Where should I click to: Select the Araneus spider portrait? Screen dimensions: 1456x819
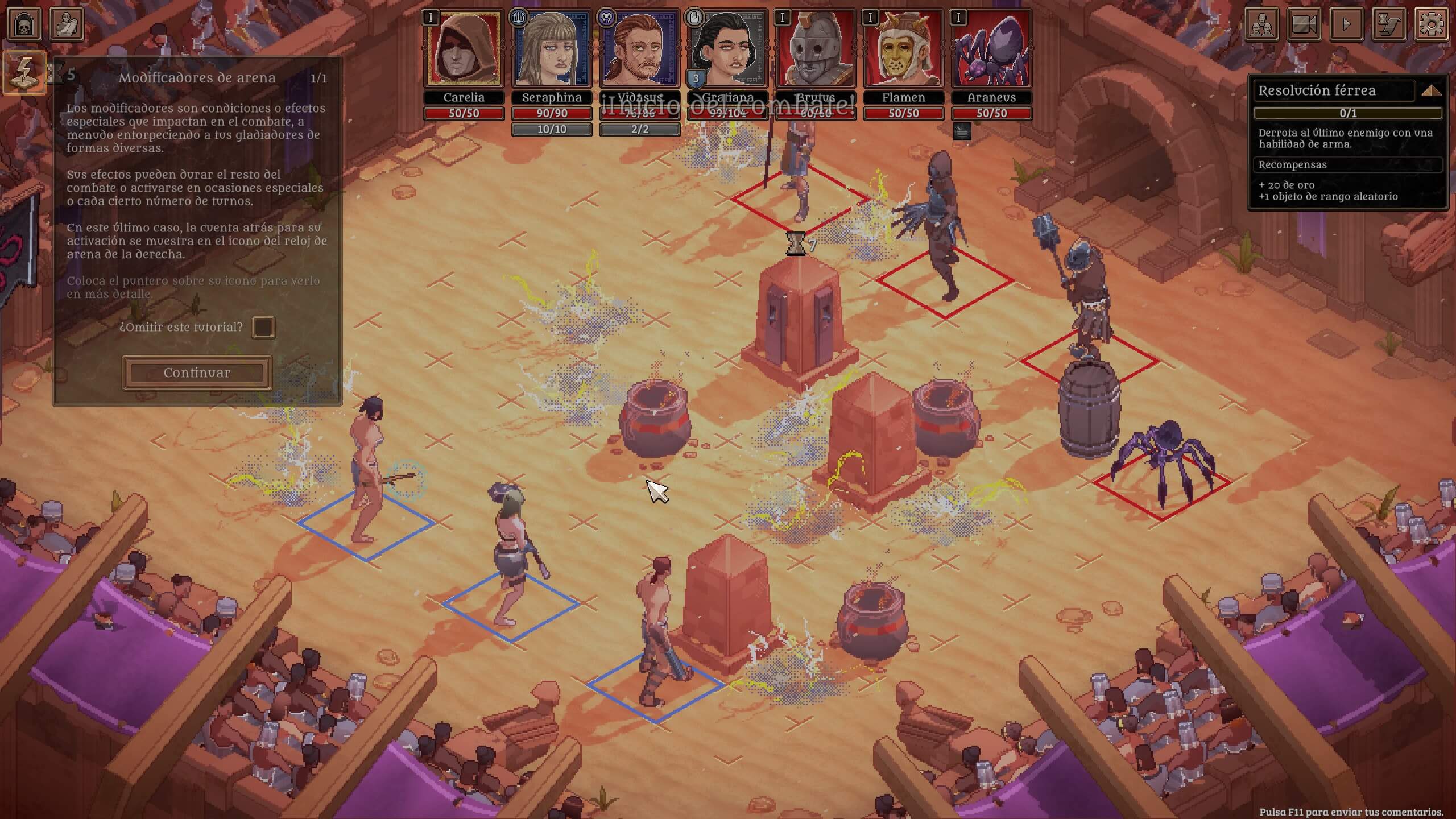[x=991, y=49]
